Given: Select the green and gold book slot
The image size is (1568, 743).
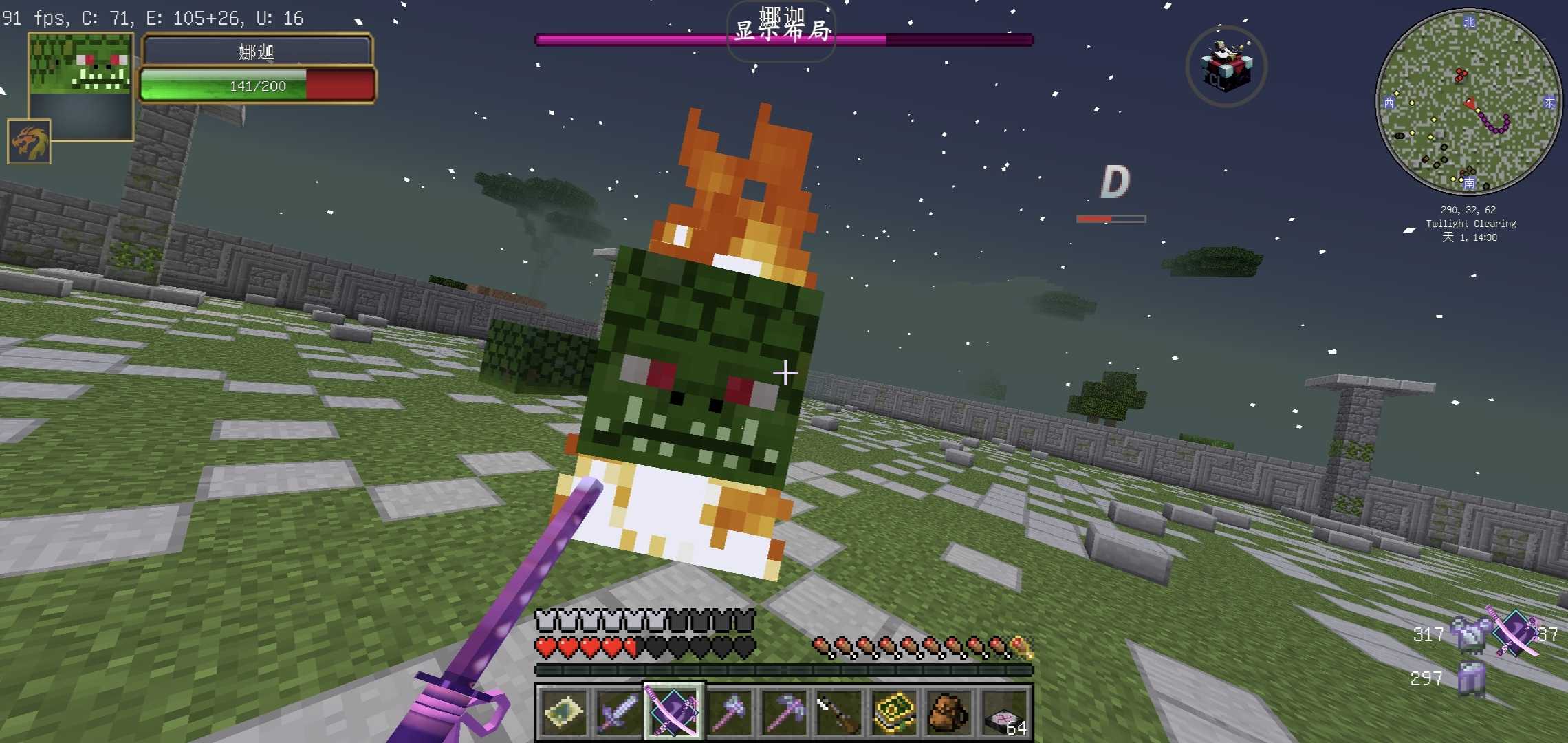Looking at the screenshot, I should (x=893, y=712).
